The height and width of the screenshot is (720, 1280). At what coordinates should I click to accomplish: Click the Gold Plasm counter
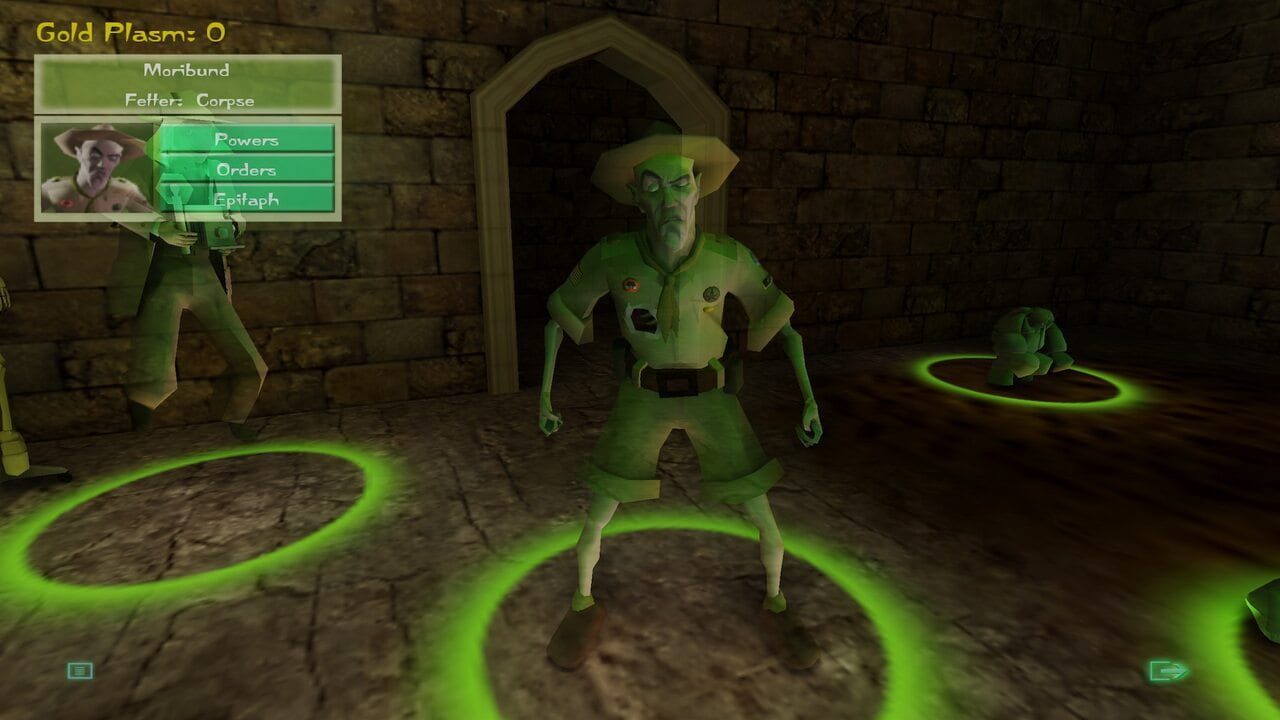(x=129, y=30)
